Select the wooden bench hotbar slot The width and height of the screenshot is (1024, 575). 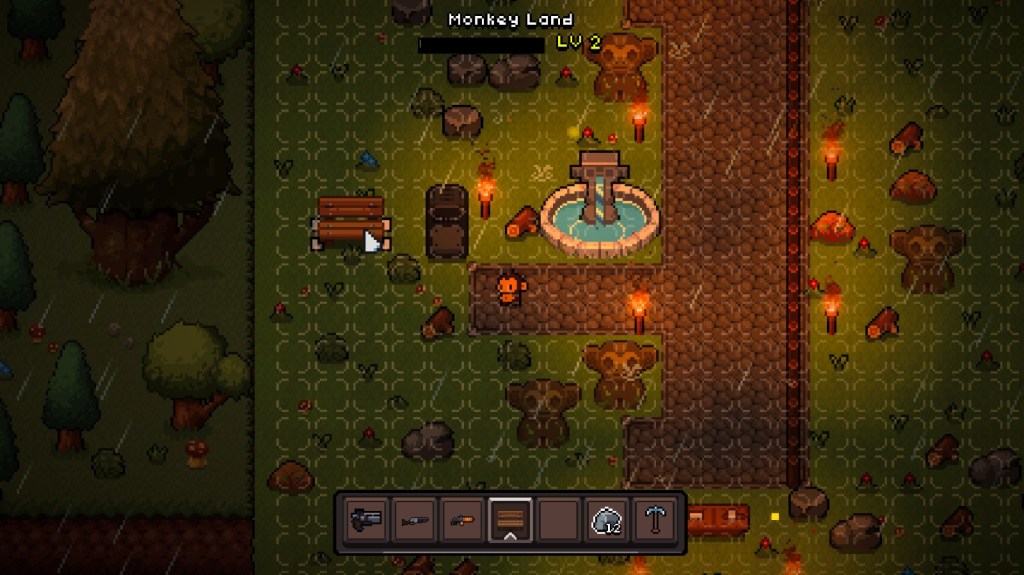pyautogui.click(x=510, y=520)
